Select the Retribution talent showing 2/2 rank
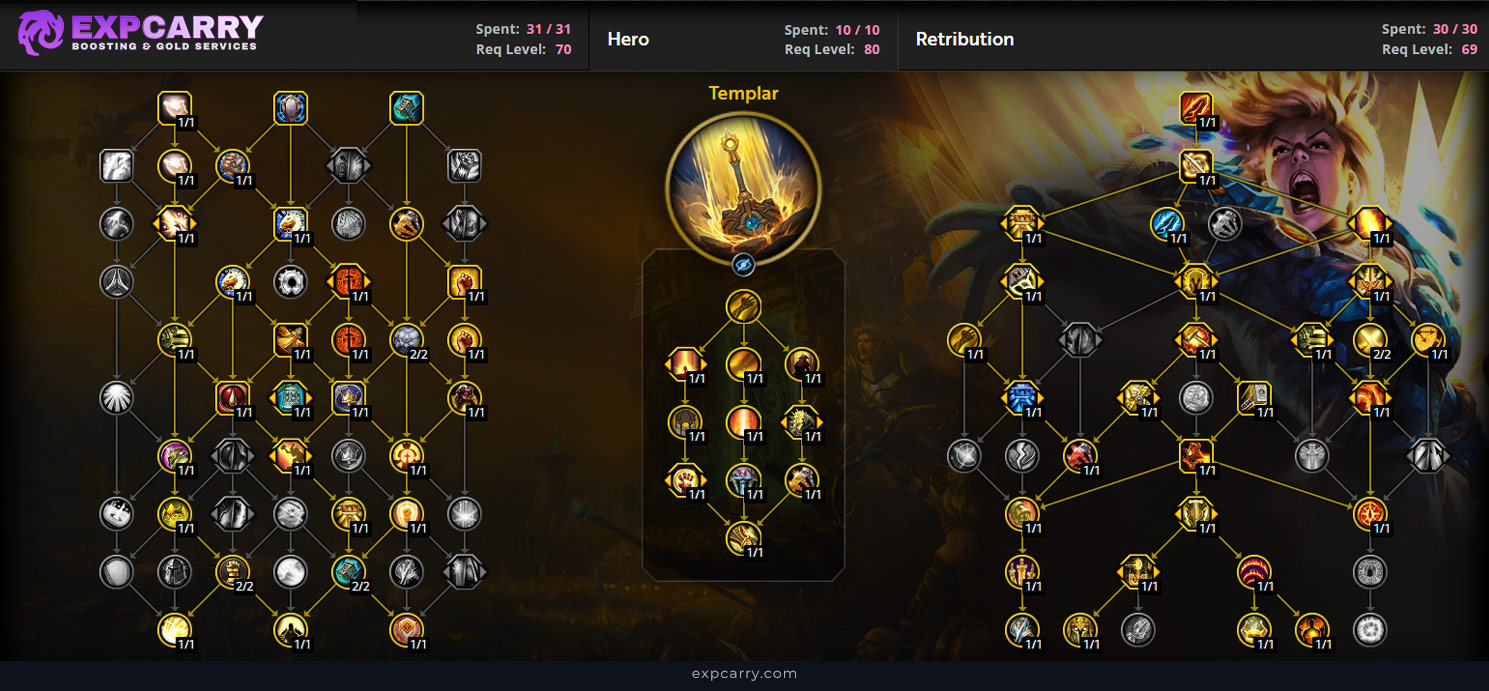 [x=1370, y=340]
